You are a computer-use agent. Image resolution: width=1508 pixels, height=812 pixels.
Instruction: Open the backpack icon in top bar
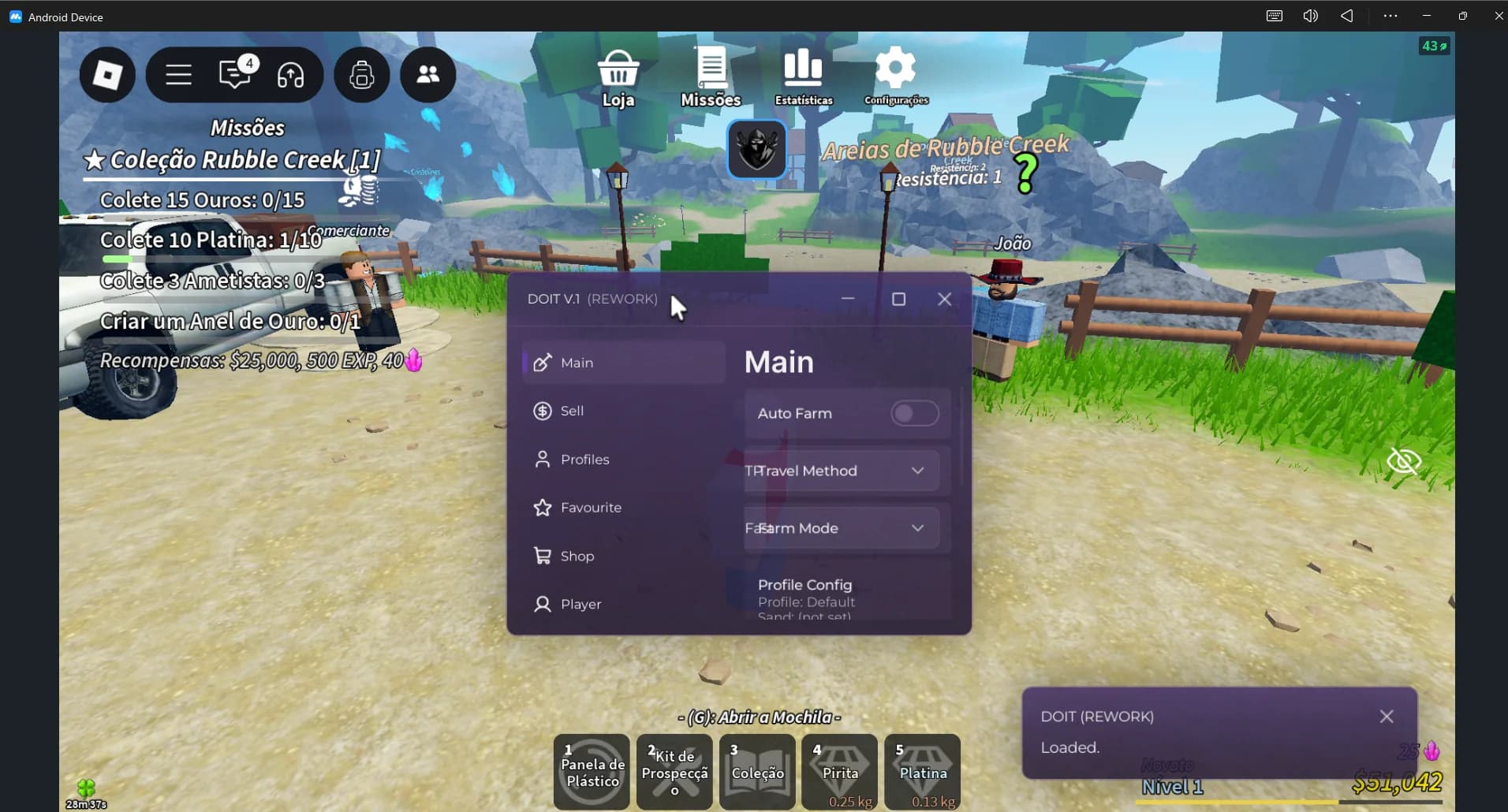coord(362,75)
